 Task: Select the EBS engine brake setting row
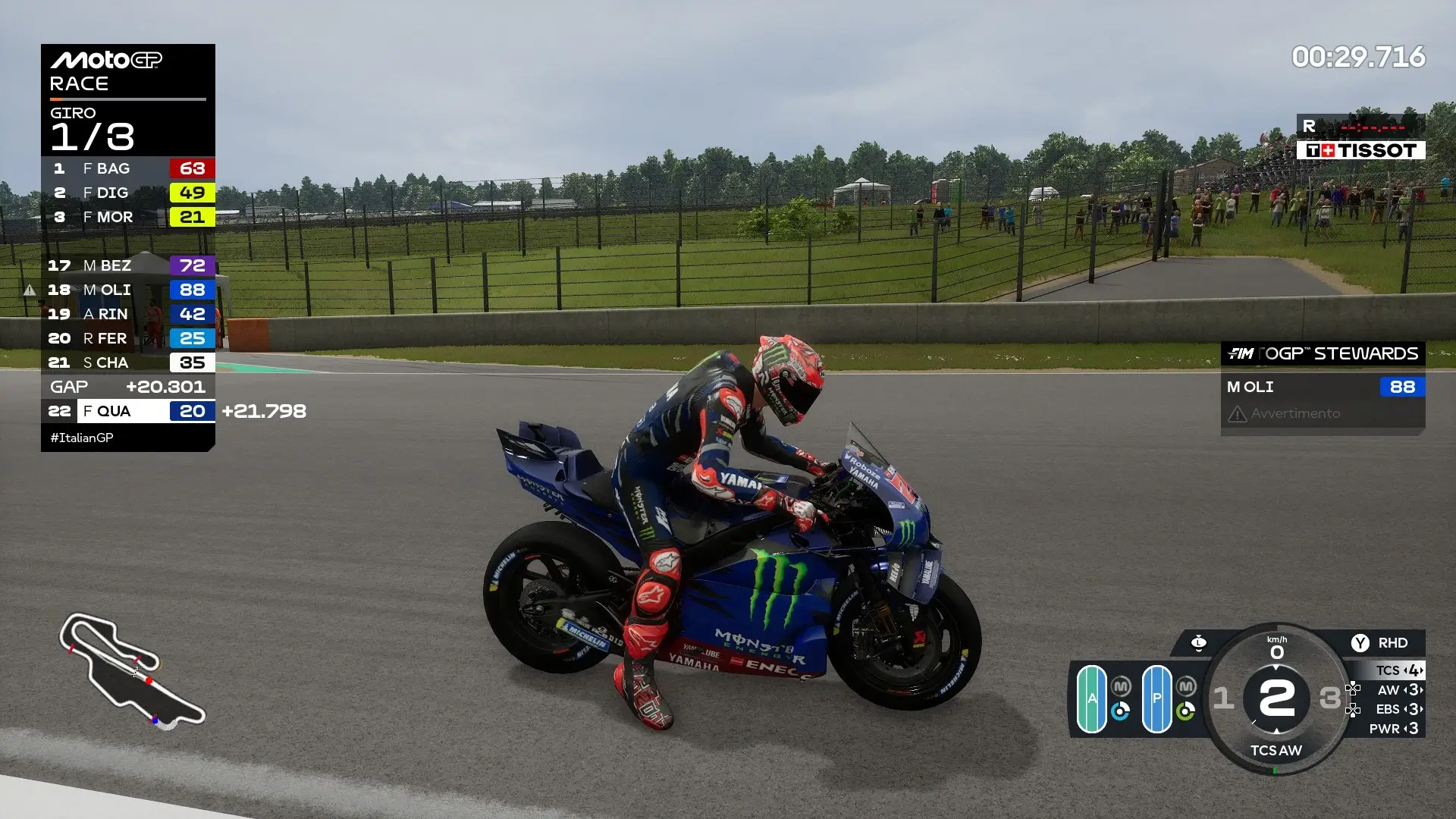coord(1399,710)
